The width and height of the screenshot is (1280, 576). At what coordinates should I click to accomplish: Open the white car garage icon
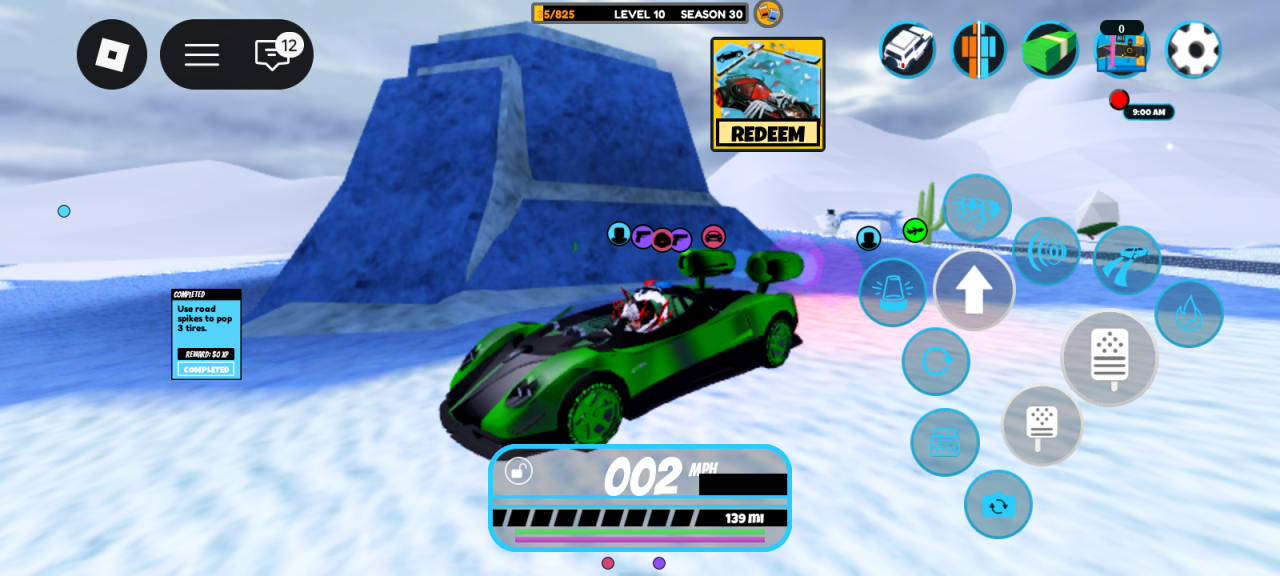tap(907, 49)
